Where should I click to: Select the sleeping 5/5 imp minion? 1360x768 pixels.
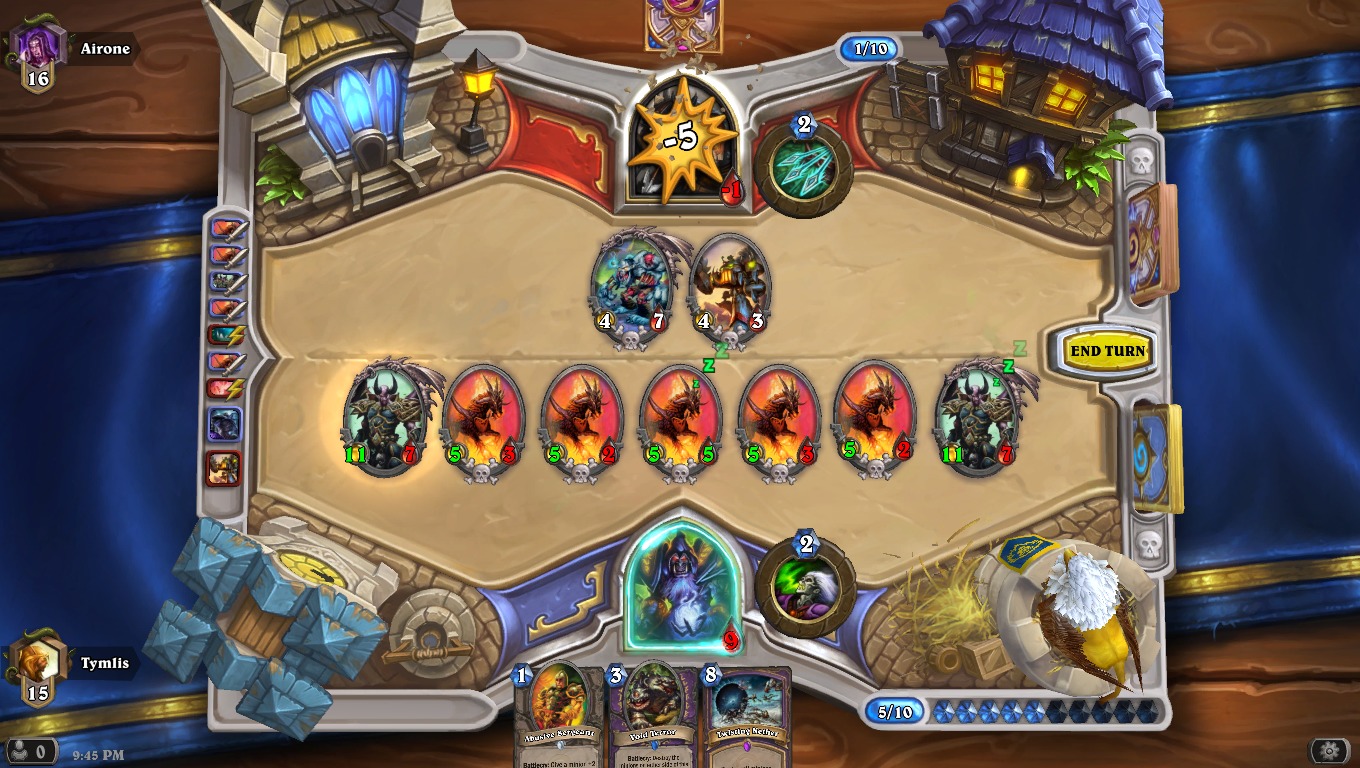[681, 417]
